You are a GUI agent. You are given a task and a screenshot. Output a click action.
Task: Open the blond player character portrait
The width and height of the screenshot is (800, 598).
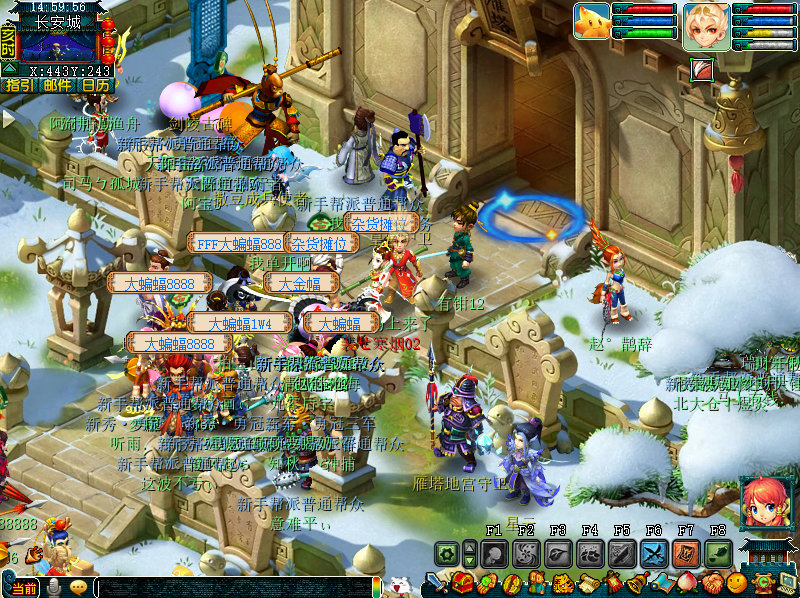click(706, 25)
